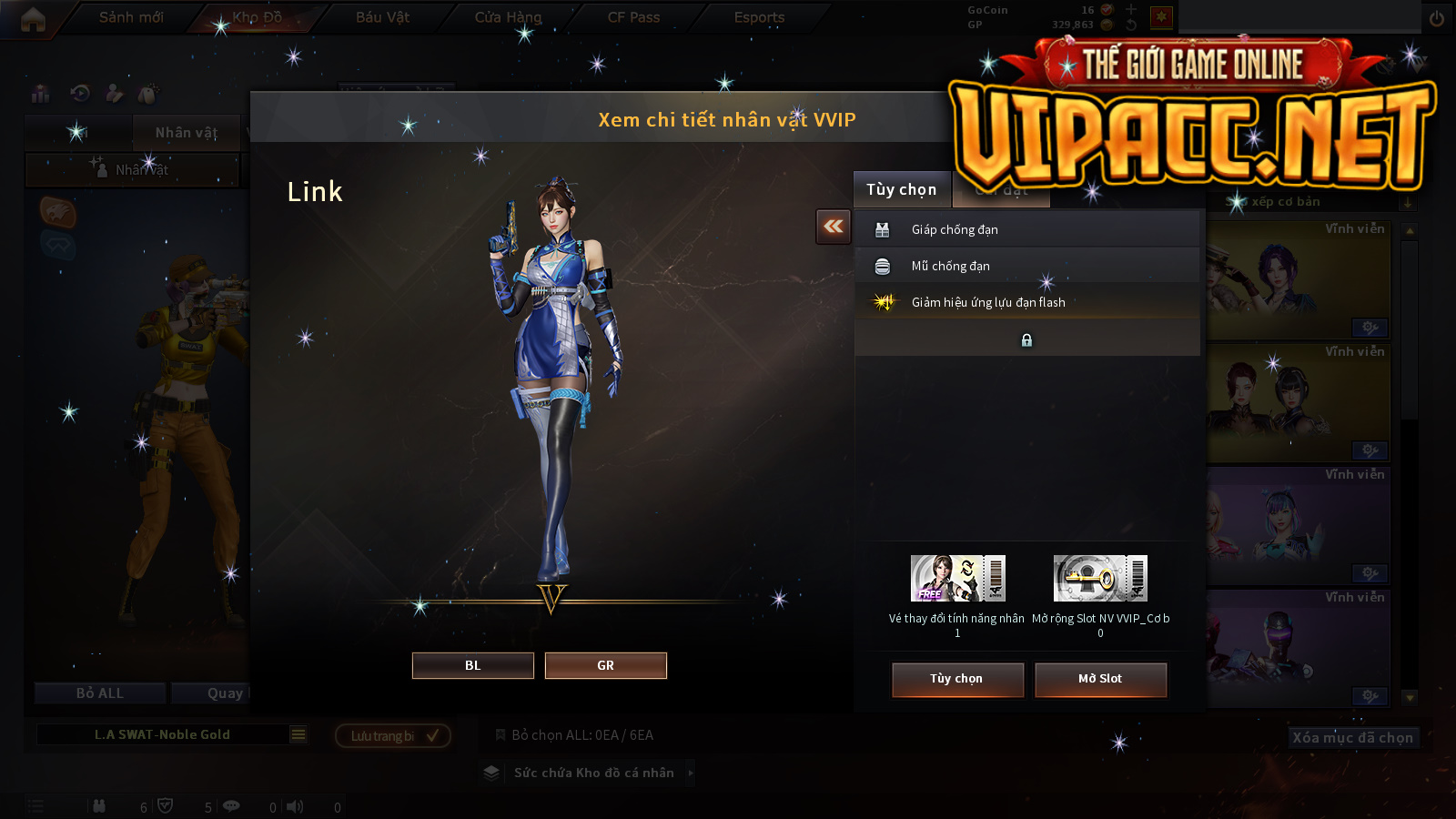The image size is (1456, 819).
Task: Click the BL team button
Action: coord(472,665)
